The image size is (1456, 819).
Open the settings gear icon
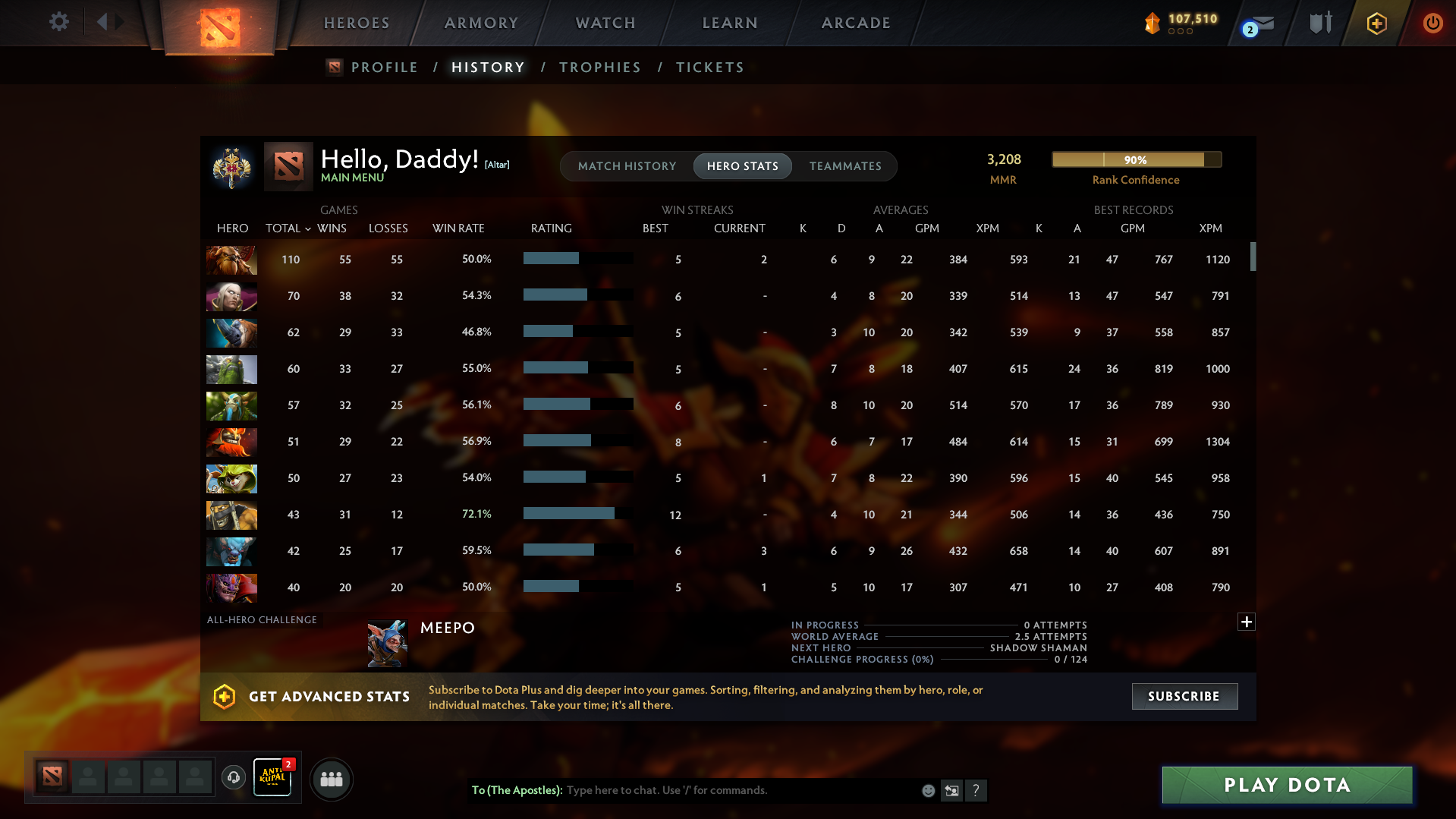point(58,21)
